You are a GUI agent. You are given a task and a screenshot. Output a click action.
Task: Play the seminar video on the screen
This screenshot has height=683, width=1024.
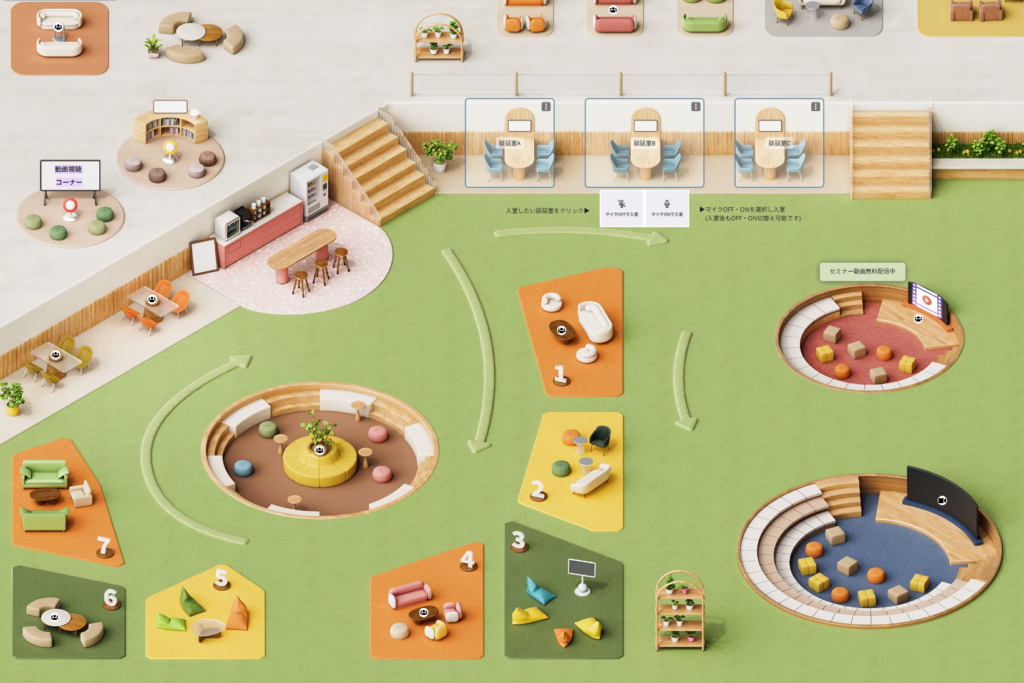(x=926, y=298)
